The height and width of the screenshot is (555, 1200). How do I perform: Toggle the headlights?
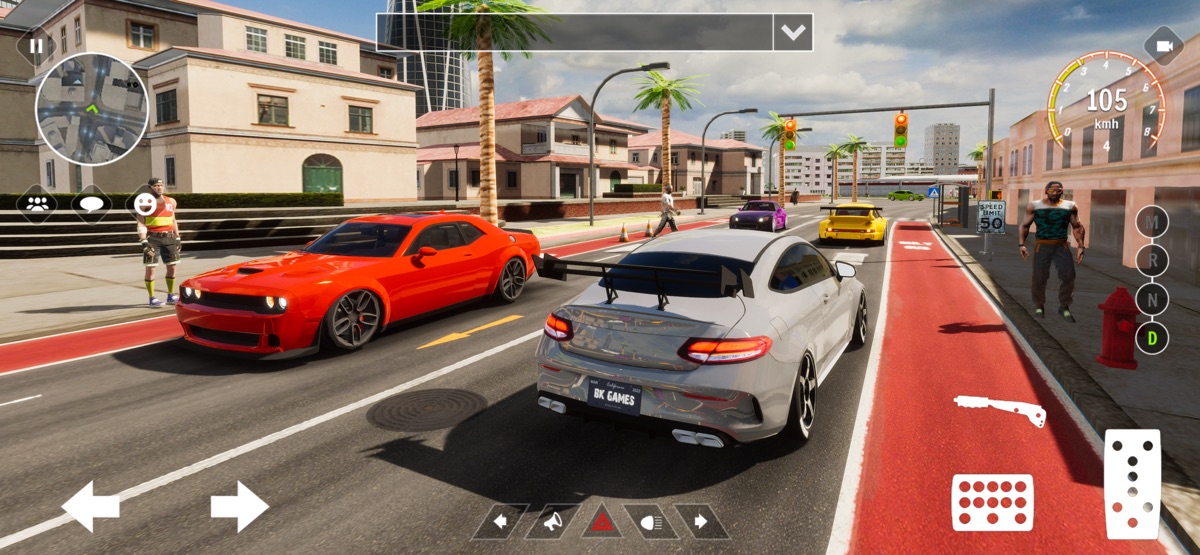point(651,521)
